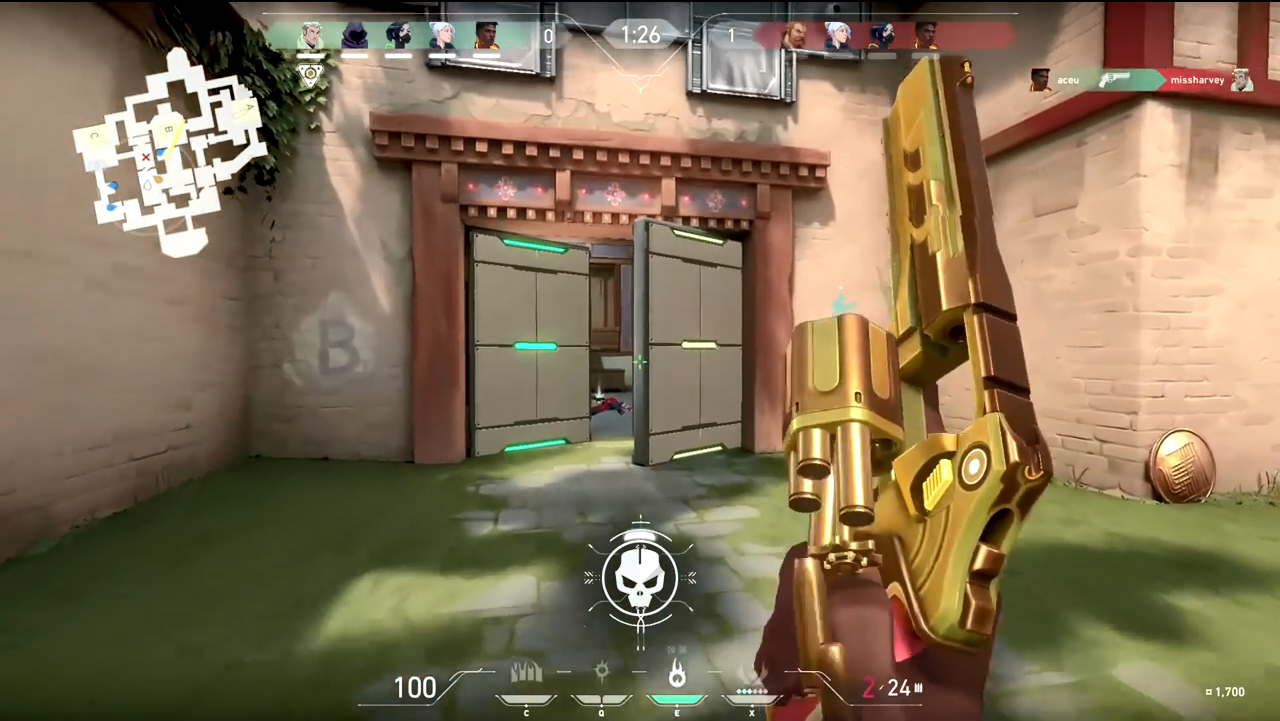The height and width of the screenshot is (721, 1280).
Task: Choose Jett's portrait on the red team
Action: tap(838, 36)
